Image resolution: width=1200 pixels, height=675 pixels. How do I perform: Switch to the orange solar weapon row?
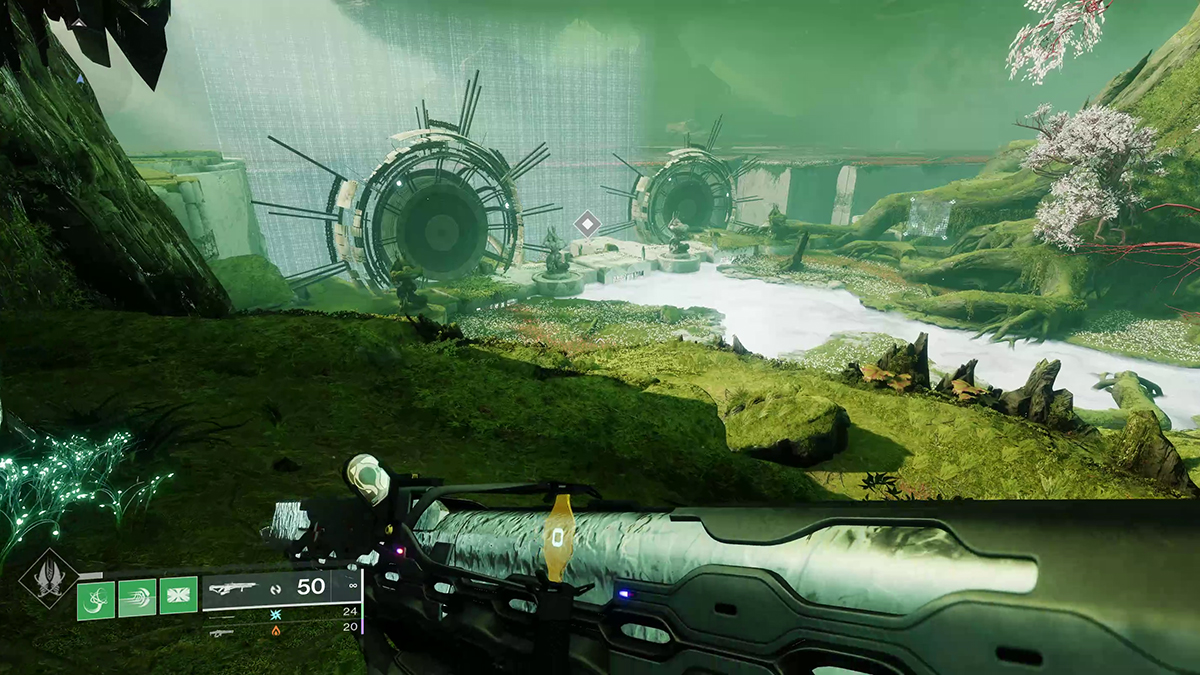(x=275, y=630)
